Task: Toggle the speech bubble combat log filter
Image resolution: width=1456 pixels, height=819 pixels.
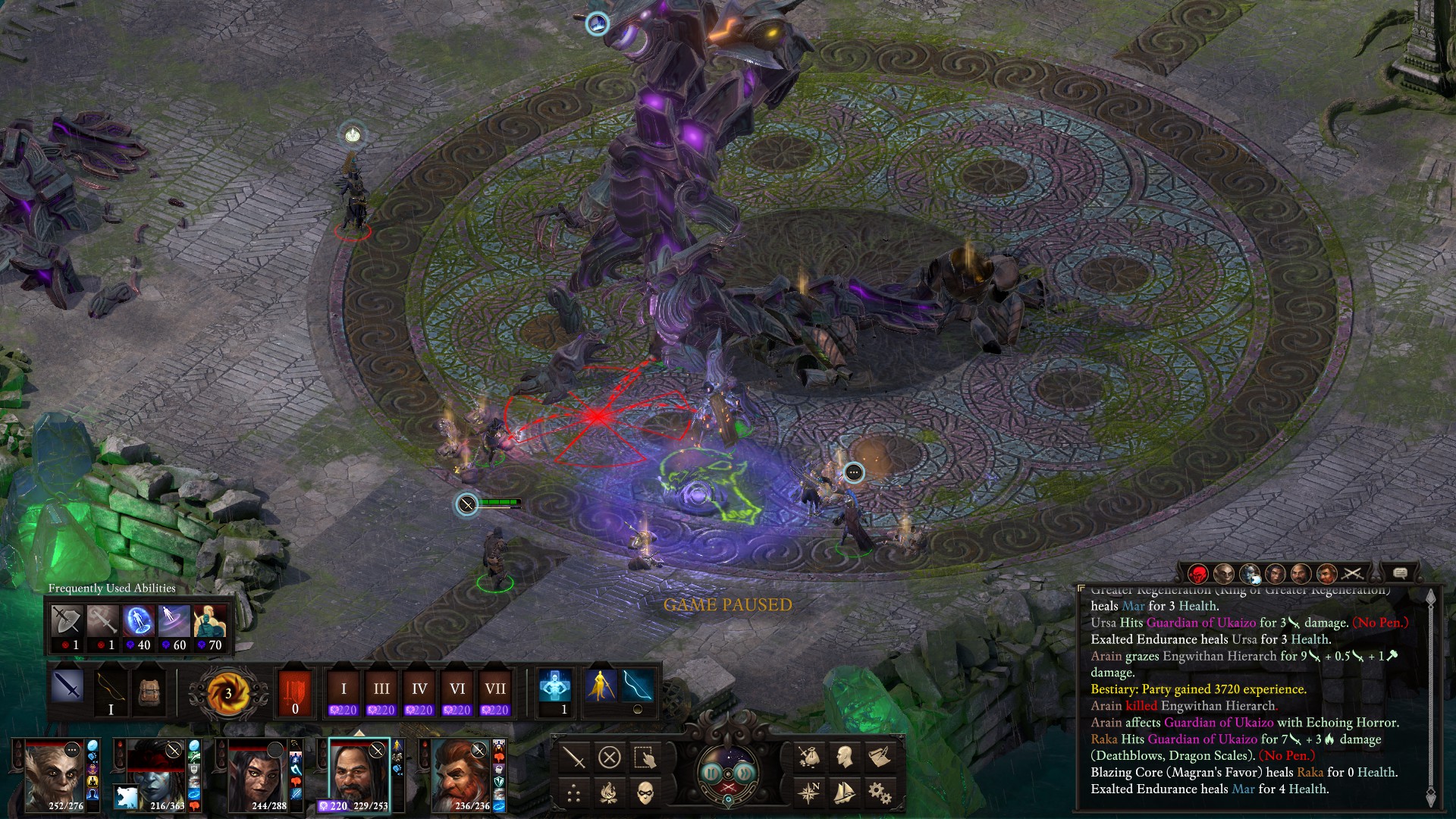Action: 1400,573
